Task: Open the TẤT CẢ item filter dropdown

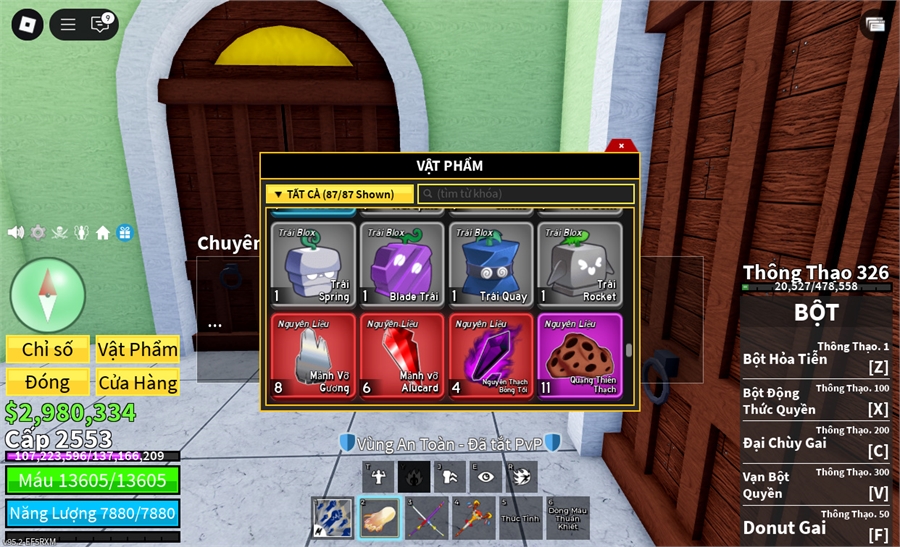Action: pyautogui.click(x=340, y=194)
